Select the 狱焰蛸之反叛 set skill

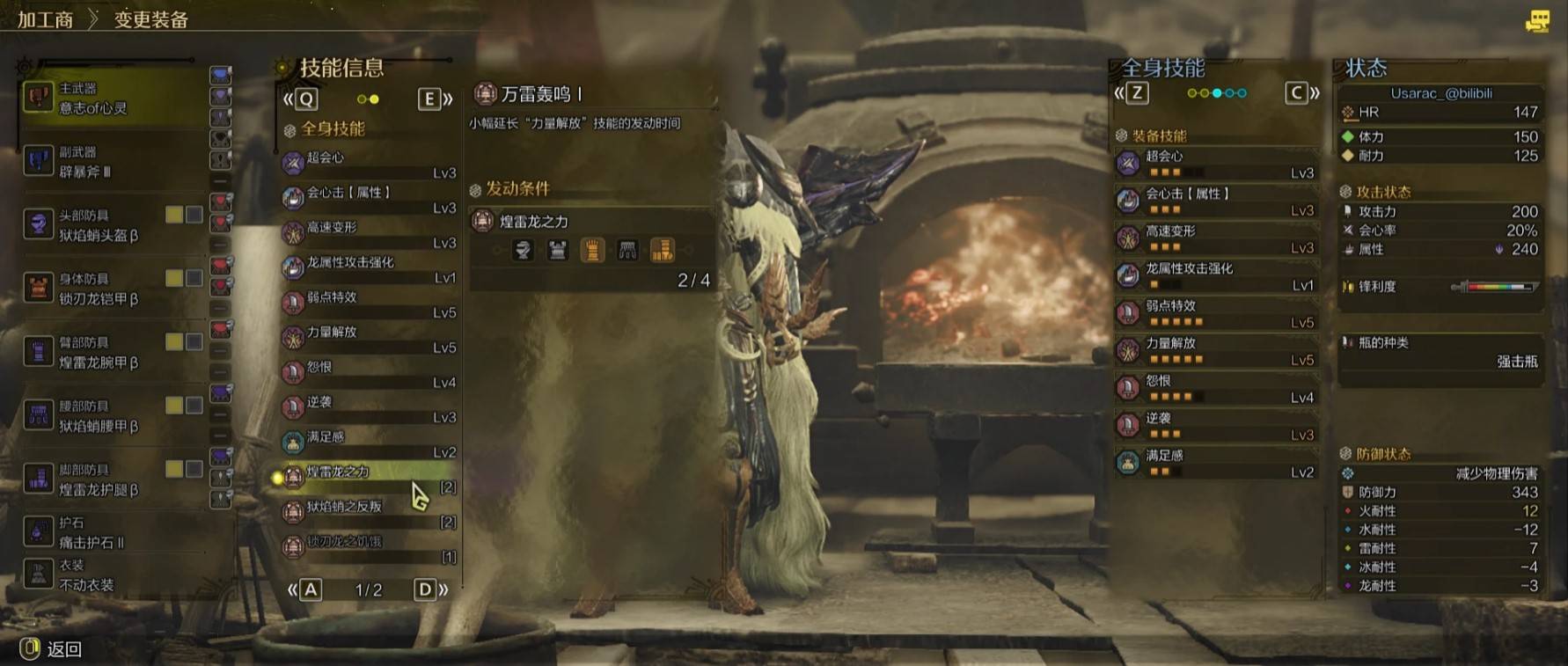(x=369, y=513)
